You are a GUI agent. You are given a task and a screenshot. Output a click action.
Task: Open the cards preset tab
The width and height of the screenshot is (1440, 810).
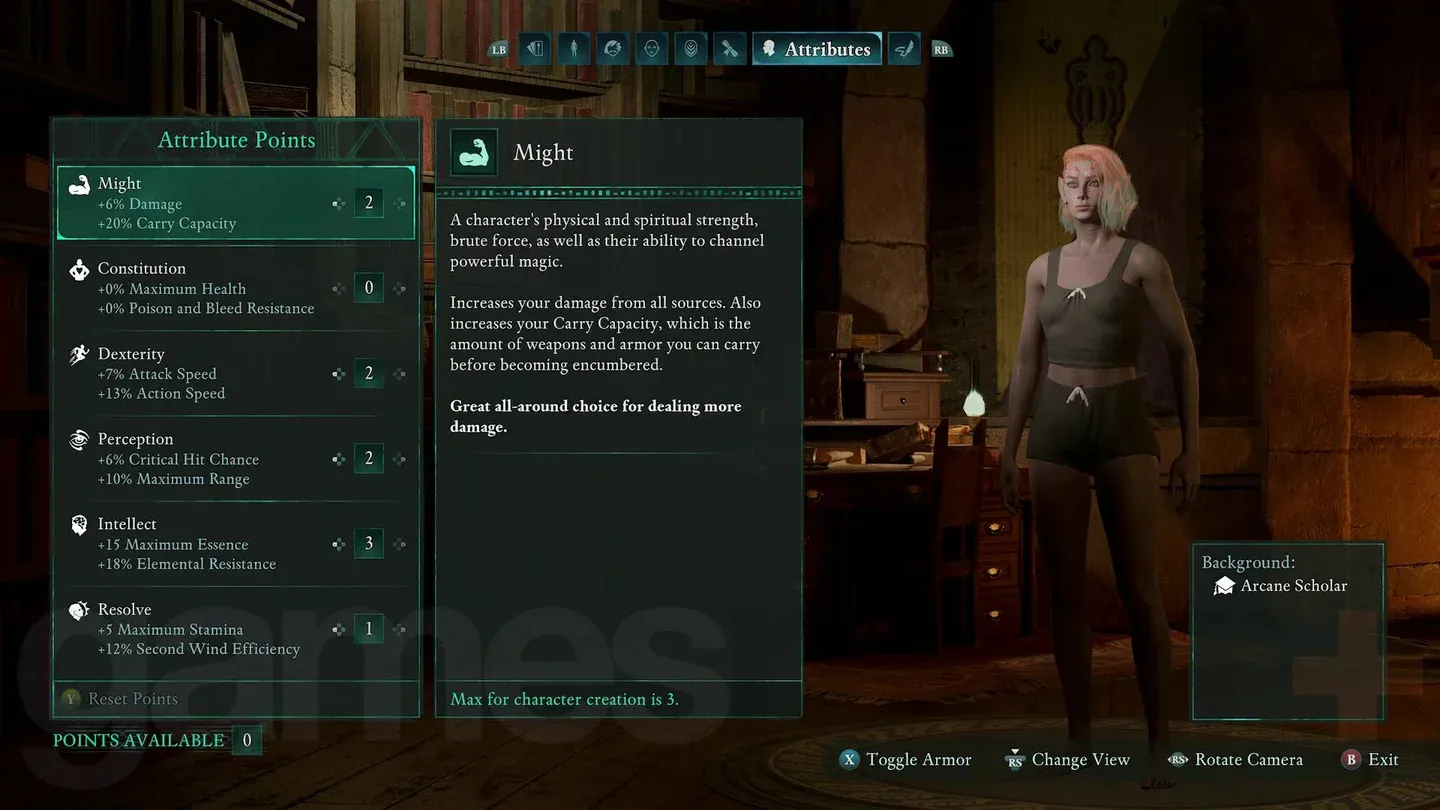click(x=535, y=48)
